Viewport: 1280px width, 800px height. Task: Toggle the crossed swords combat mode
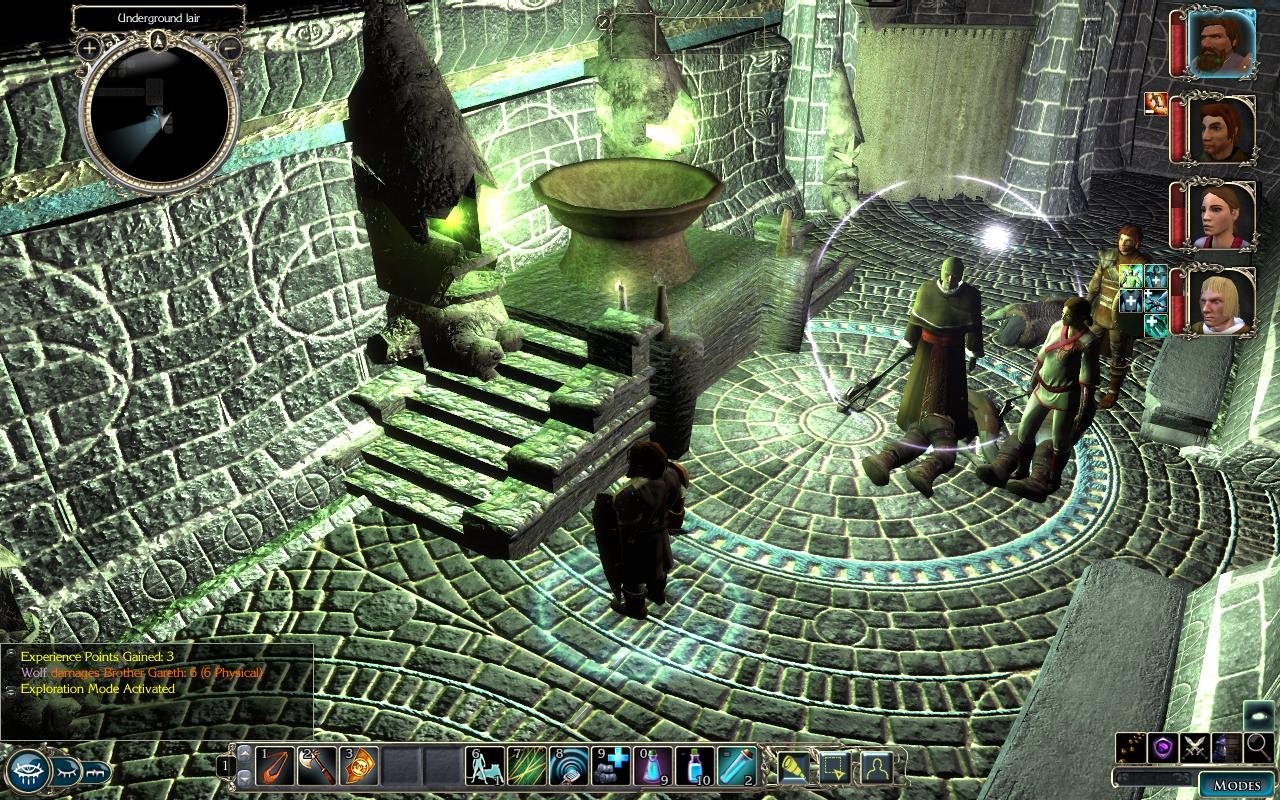[x=1196, y=746]
